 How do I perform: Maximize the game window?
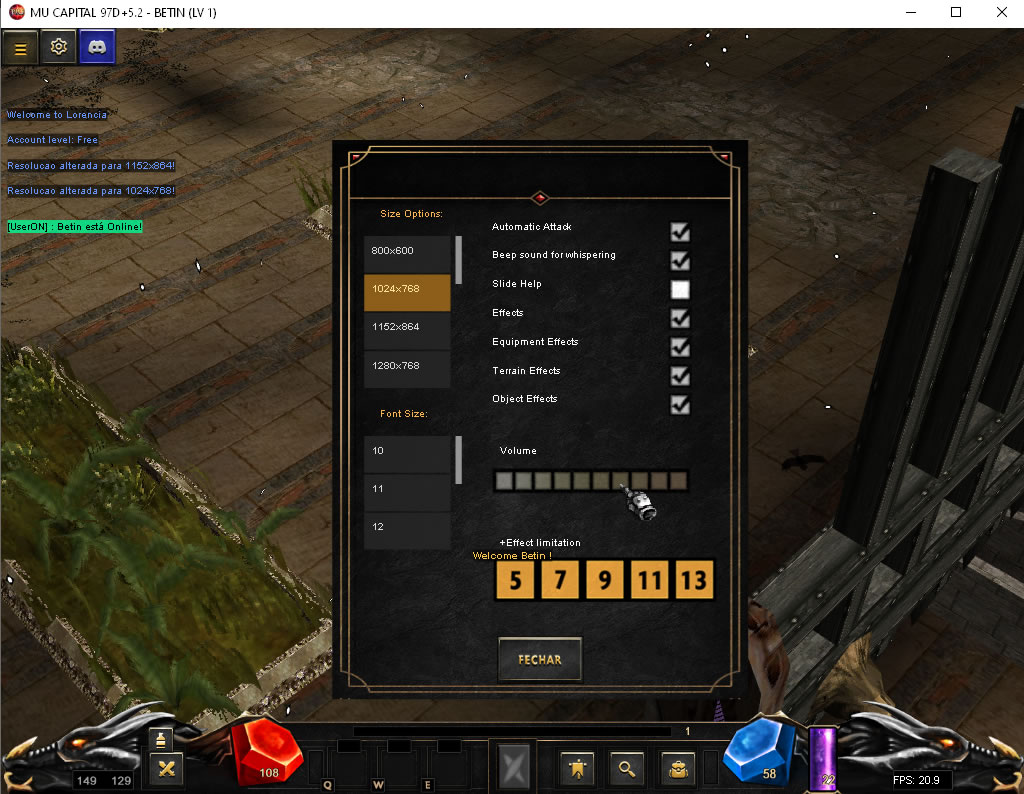coord(956,13)
